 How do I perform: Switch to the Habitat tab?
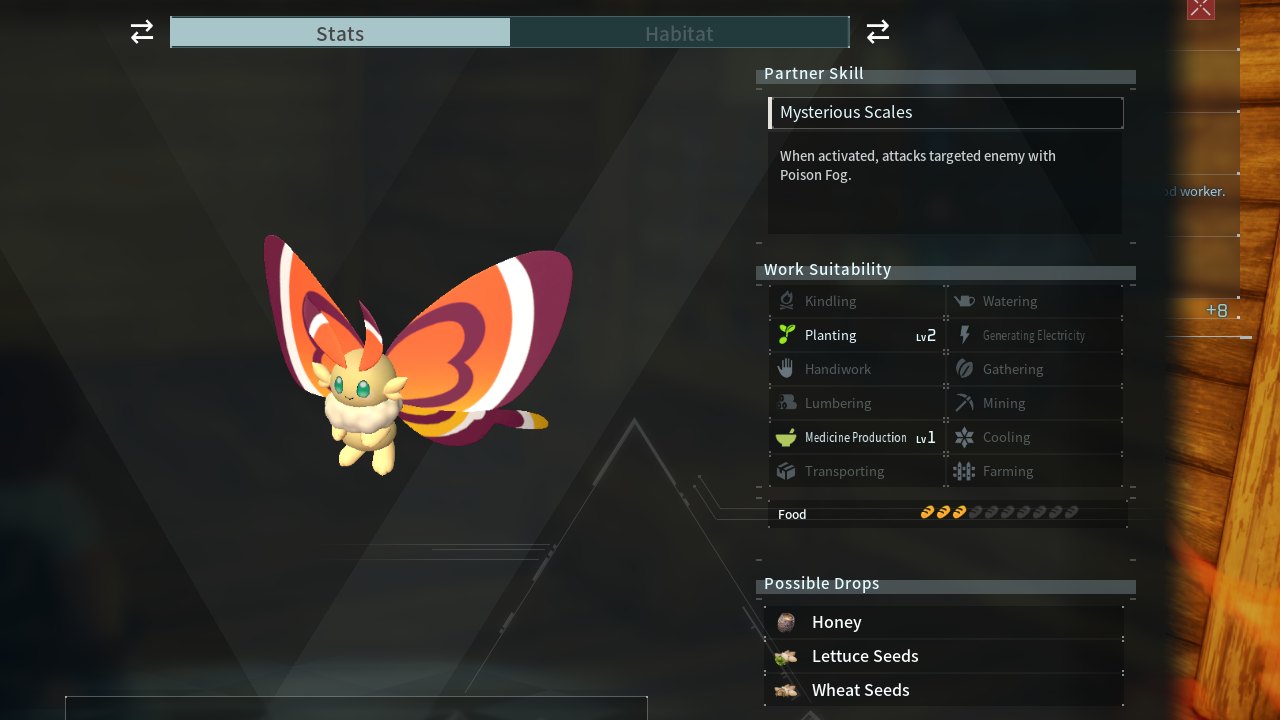(679, 33)
